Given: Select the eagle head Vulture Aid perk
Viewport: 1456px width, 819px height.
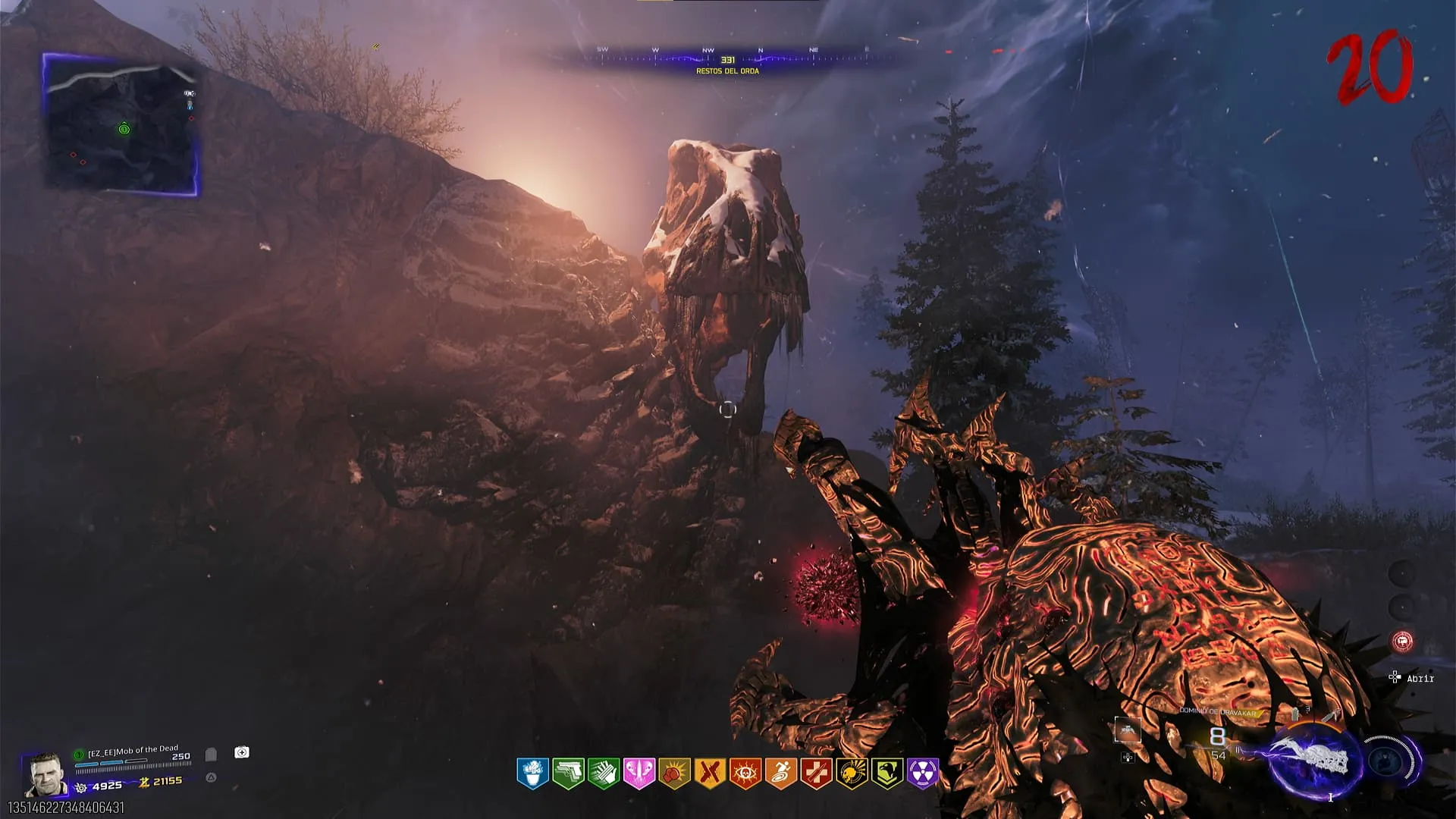Looking at the screenshot, I should pos(887,773).
